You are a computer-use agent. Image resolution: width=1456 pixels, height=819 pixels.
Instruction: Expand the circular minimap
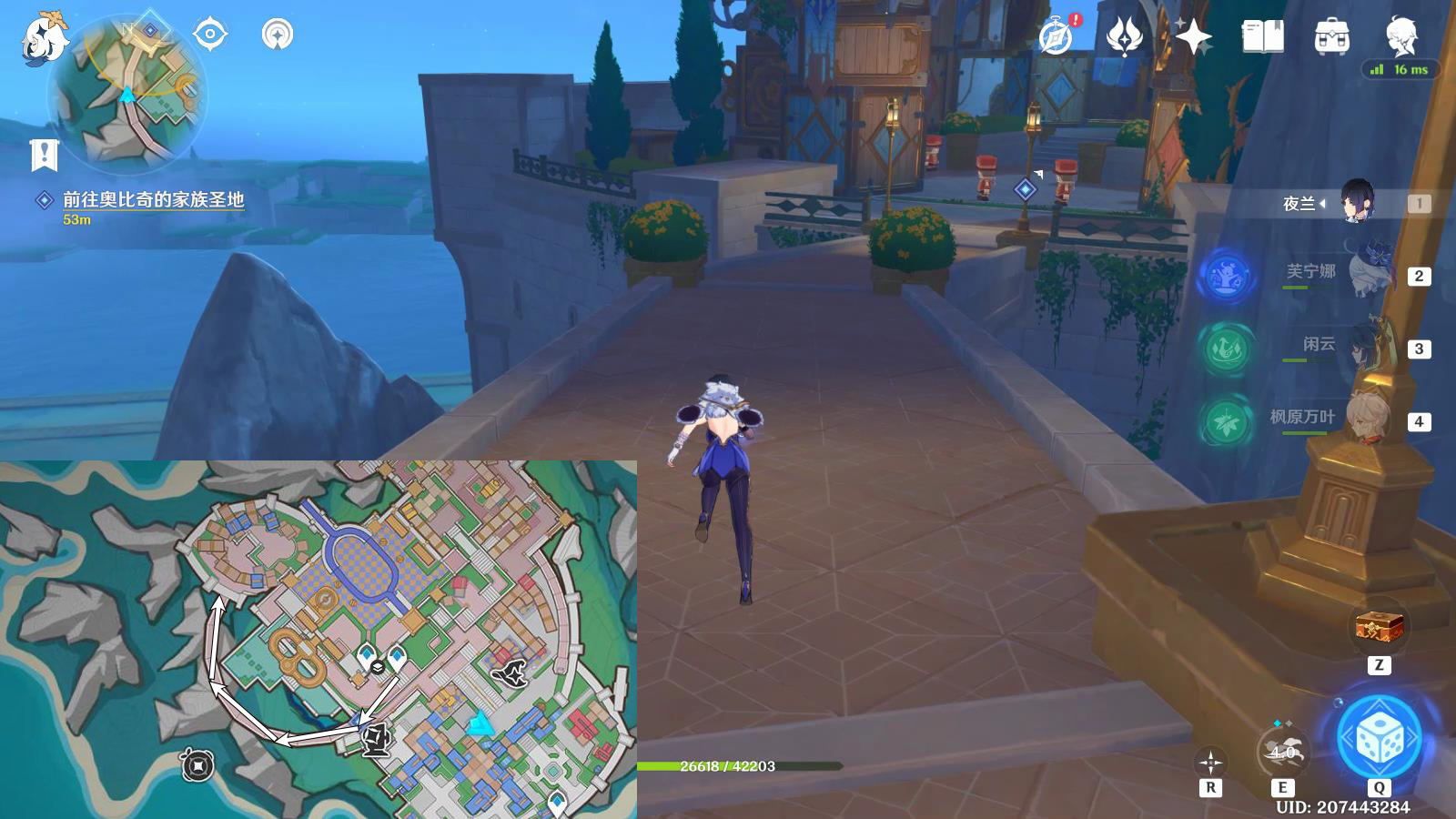pos(127,93)
